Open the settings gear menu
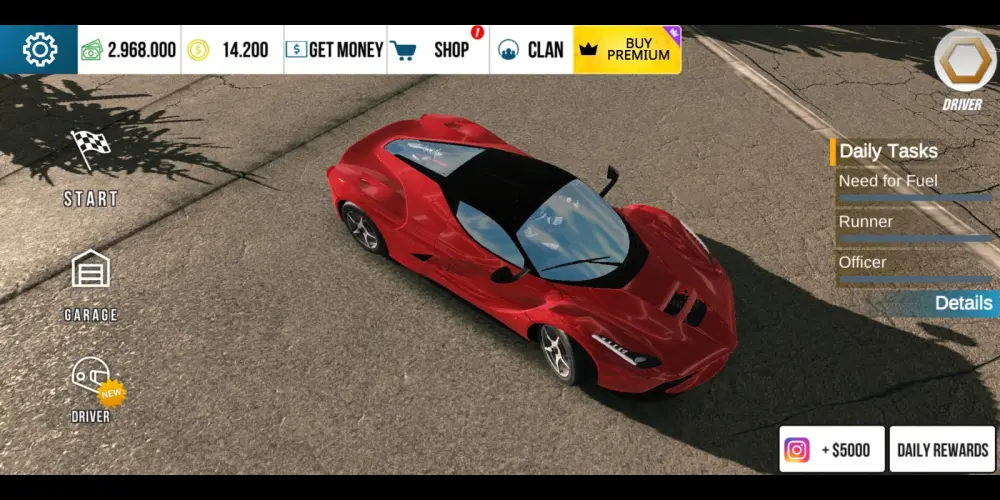This screenshot has height=500, width=1000. point(39,49)
